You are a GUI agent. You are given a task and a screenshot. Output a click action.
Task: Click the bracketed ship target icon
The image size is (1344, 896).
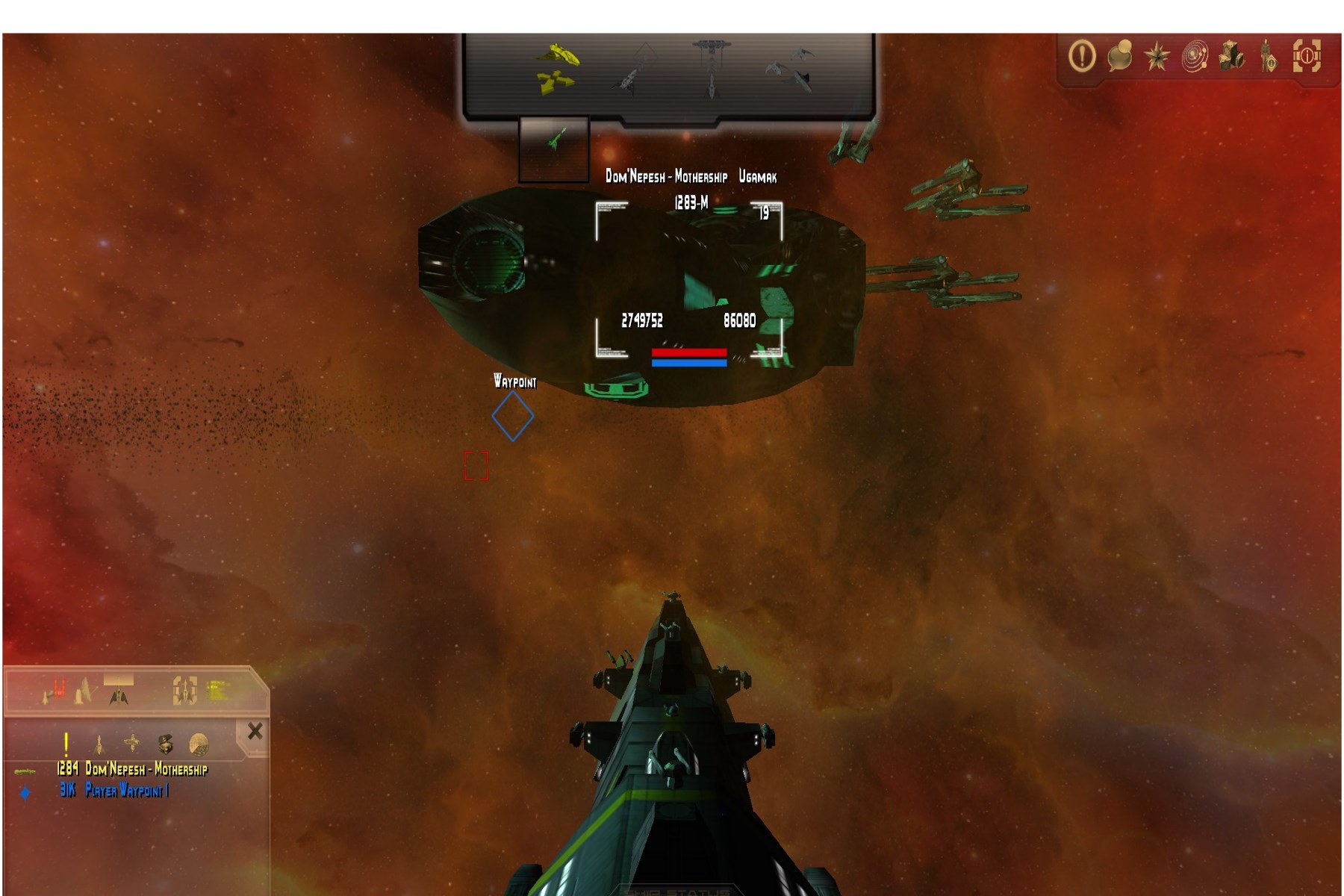(x=184, y=691)
